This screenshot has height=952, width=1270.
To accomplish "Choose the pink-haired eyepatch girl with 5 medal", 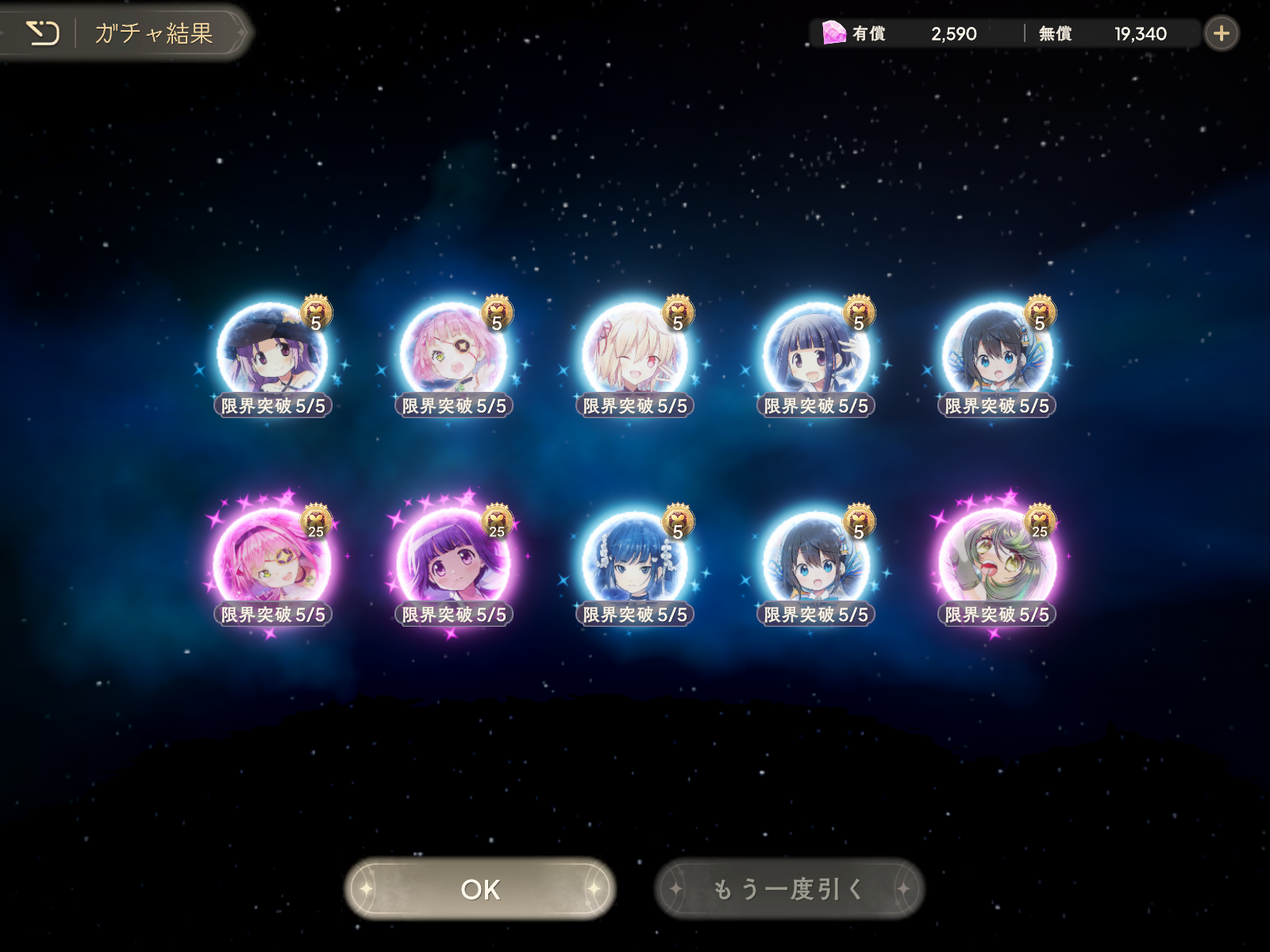I will coord(453,355).
